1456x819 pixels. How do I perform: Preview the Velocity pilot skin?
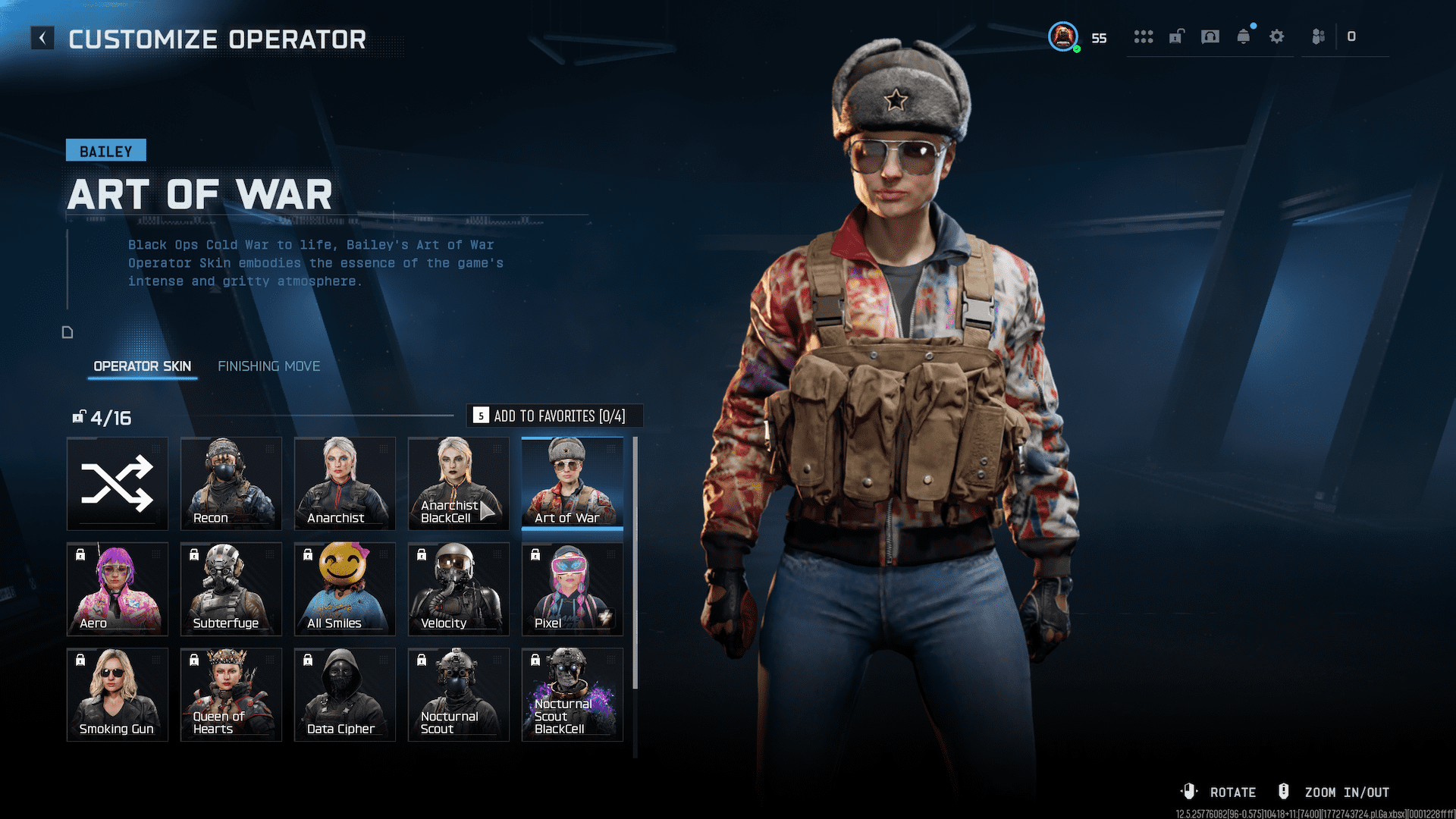pos(459,589)
